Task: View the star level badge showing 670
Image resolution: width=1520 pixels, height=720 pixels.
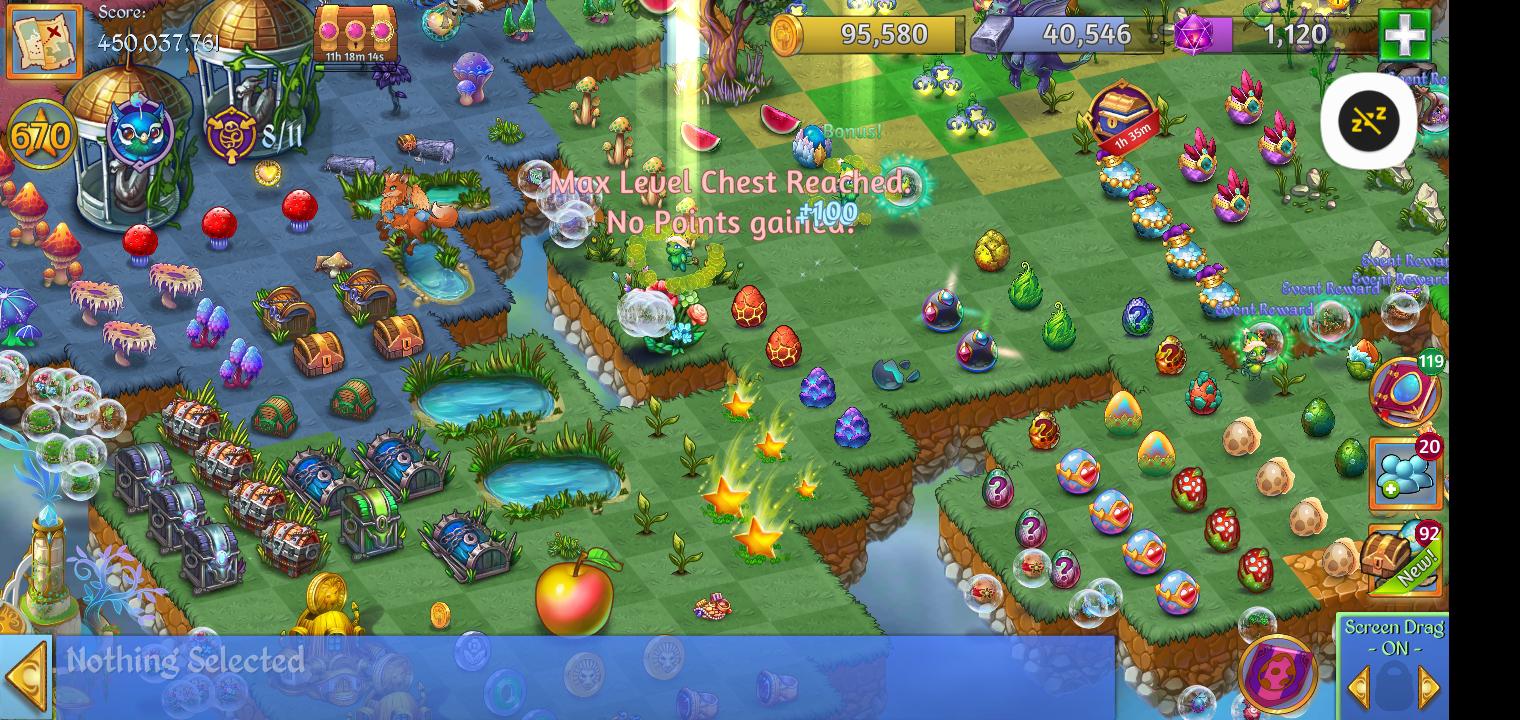Action: coord(40,133)
